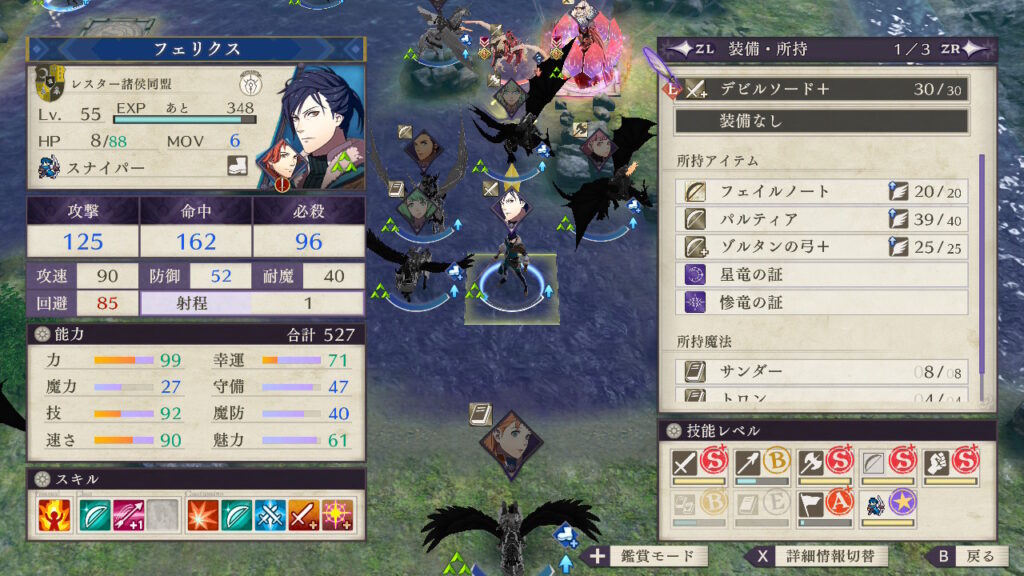Image resolution: width=1024 pixels, height=576 pixels.
Task: Choose the サンダー spell row
Action: tap(820, 372)
